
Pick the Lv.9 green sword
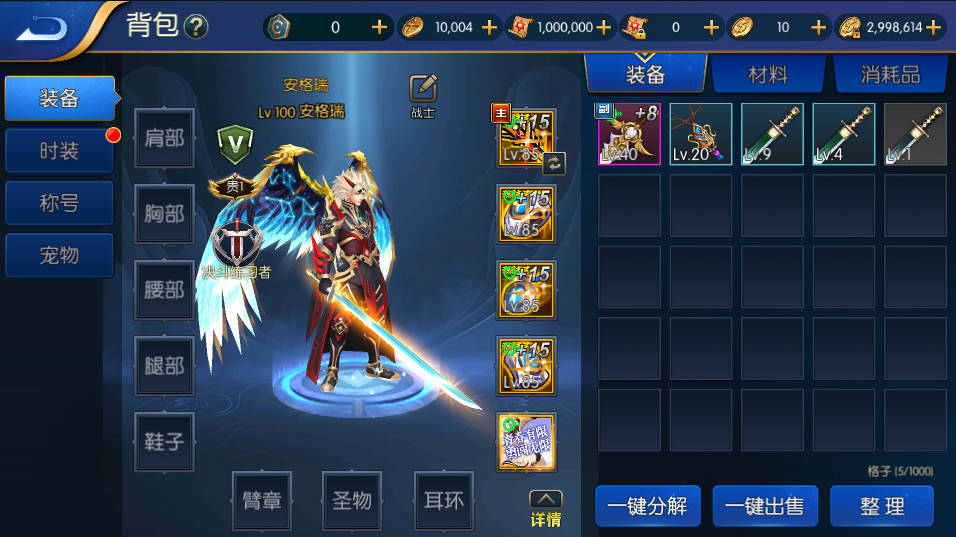(x=772, y=134)
